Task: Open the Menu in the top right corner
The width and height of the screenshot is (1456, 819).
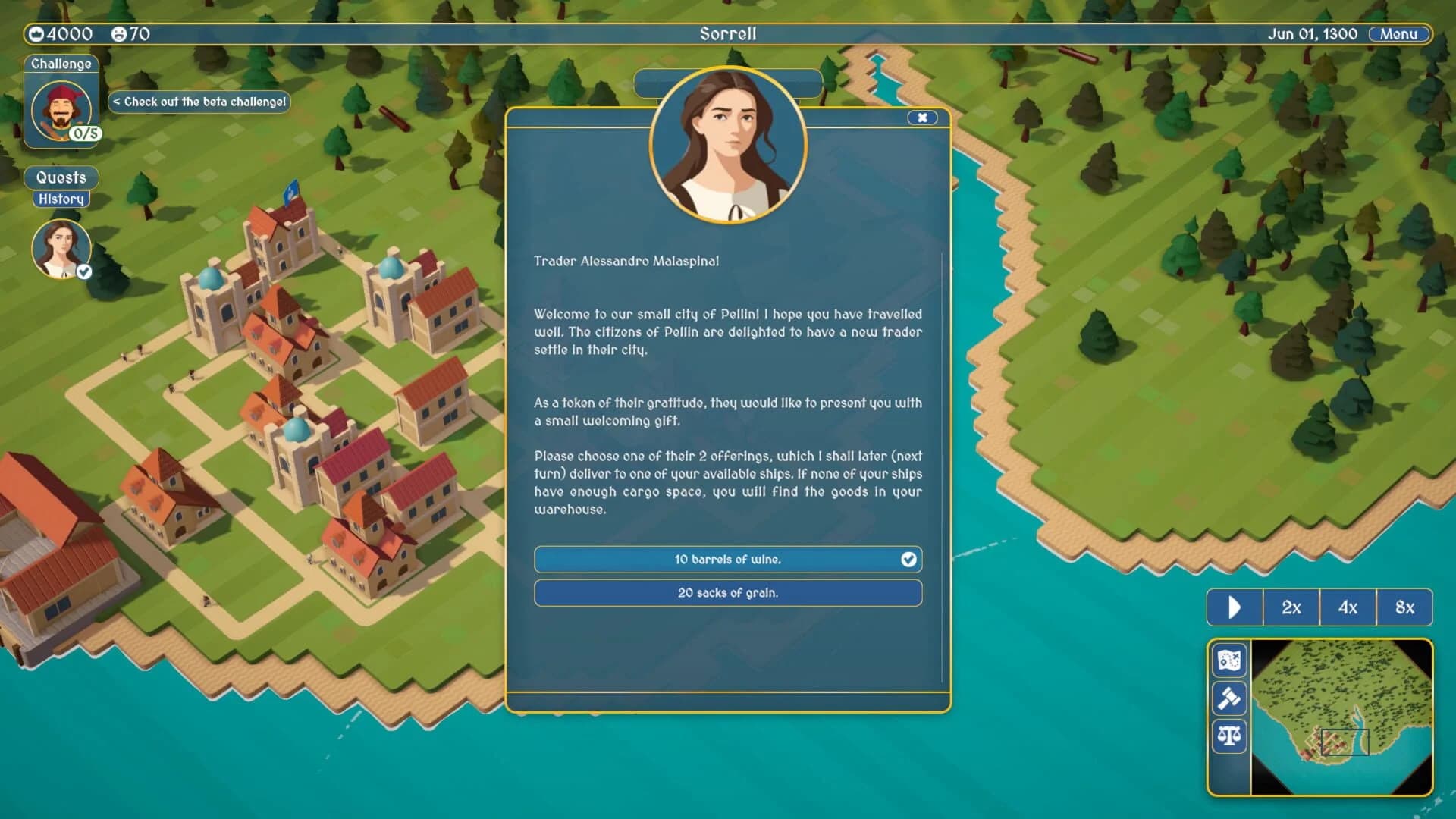Action: coord(1398,34)
